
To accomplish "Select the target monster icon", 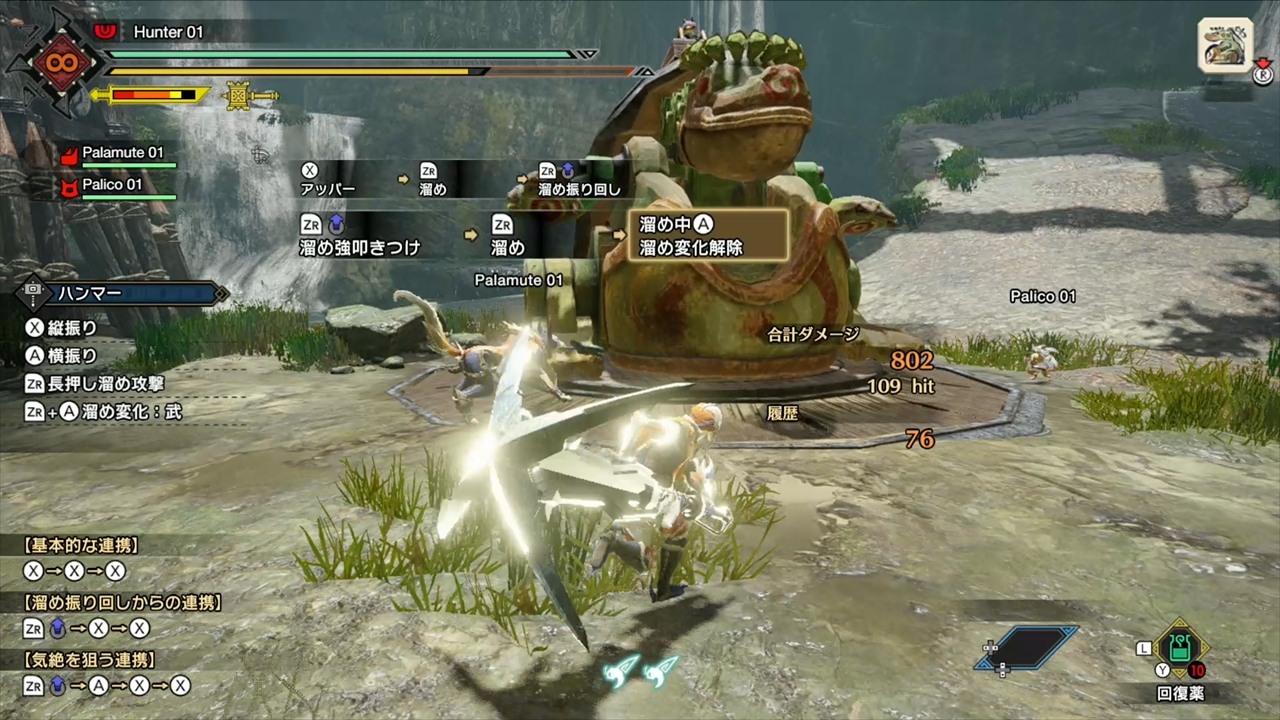I will coord(1225,45).
